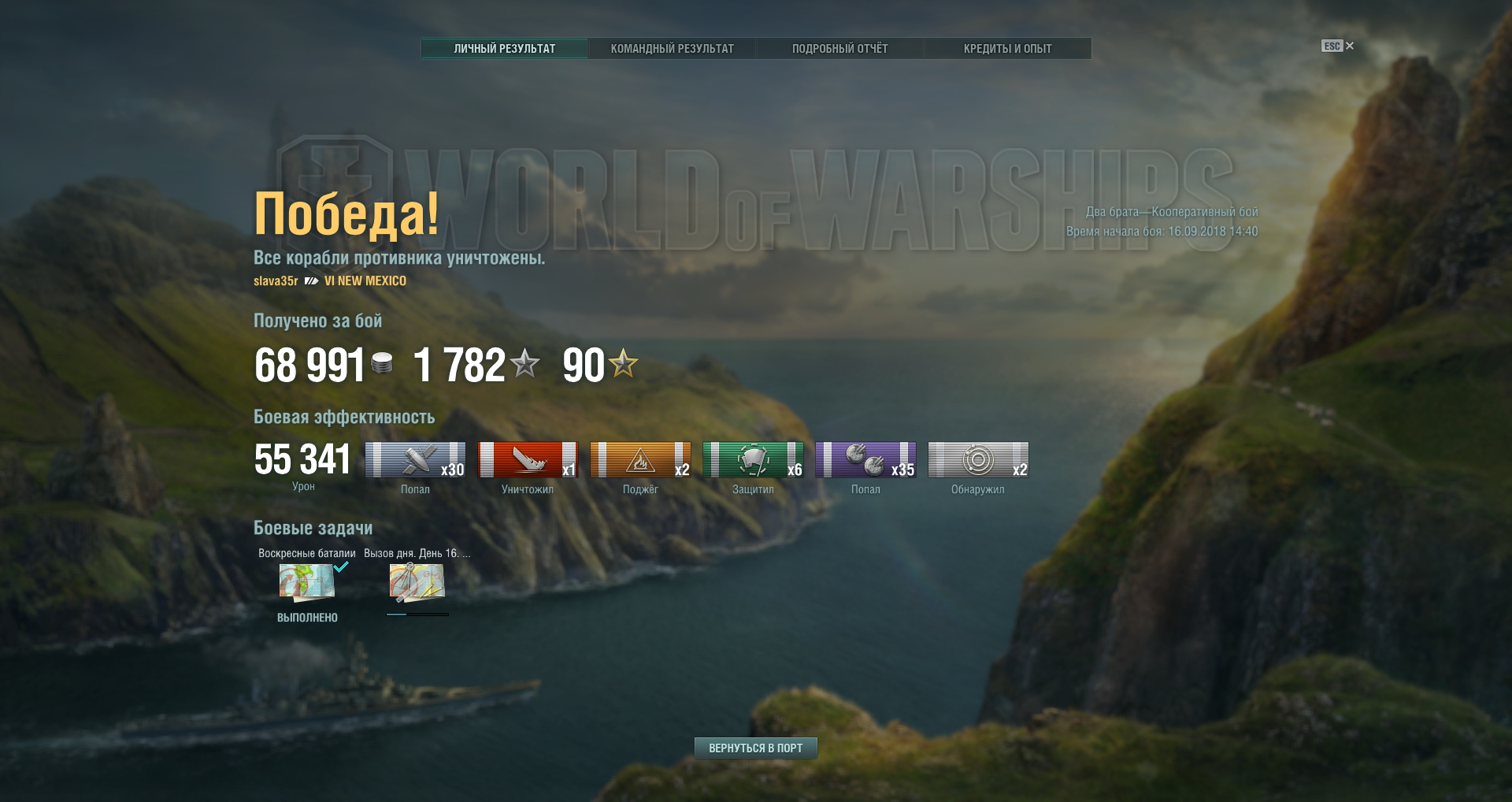This screenshot has height=802, width=1512.
Task: Open the Командный результат tab
Action: 672,49
